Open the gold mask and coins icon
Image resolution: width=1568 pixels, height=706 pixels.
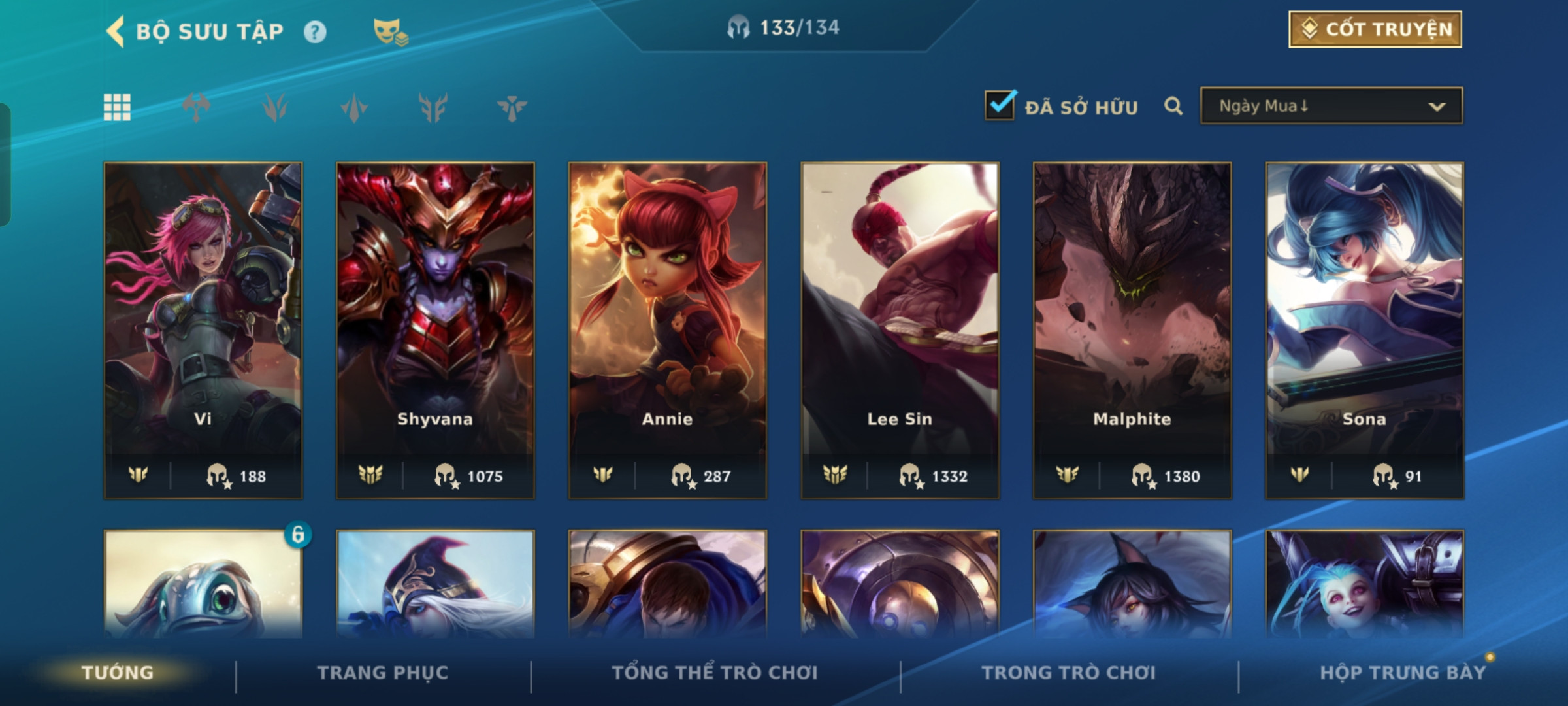pos(390,32)
